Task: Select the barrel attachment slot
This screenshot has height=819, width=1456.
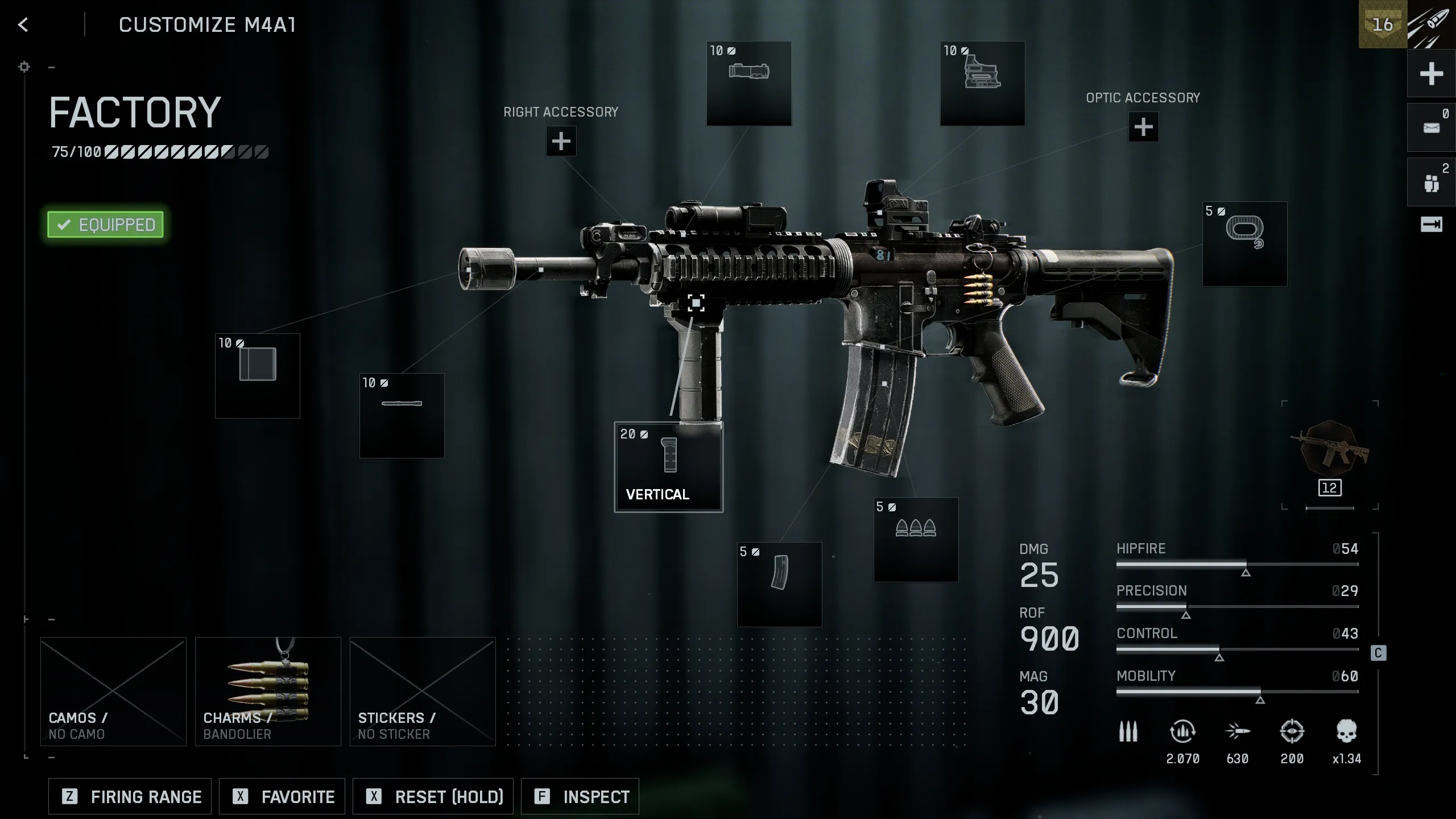Action: [x=402, y=415]
